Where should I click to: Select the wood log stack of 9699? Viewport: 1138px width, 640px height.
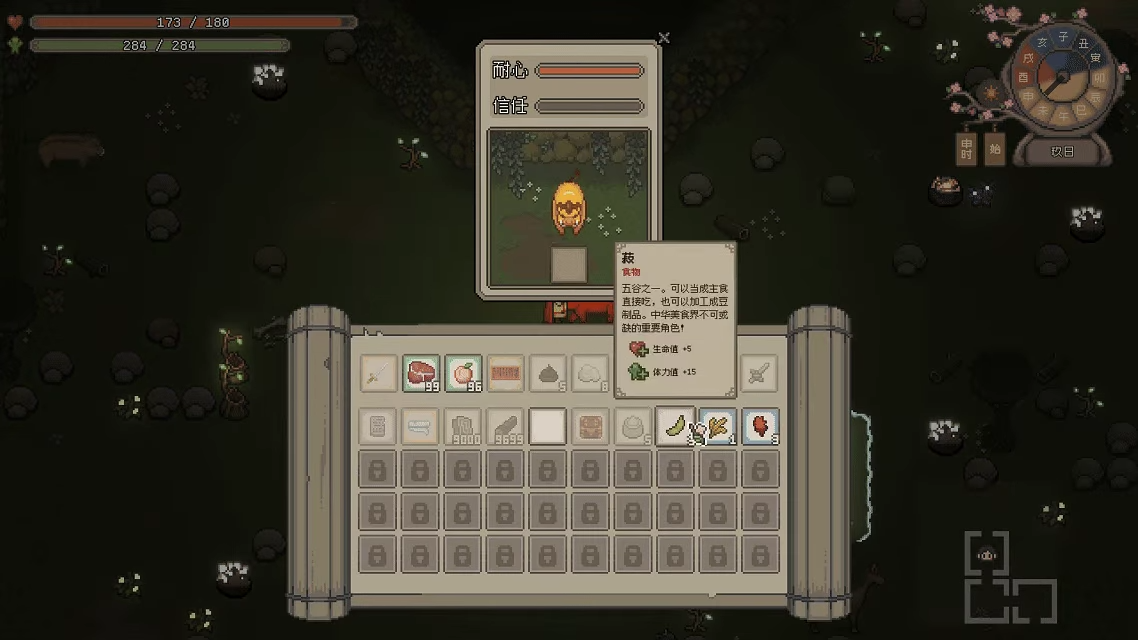coord(506,427)
